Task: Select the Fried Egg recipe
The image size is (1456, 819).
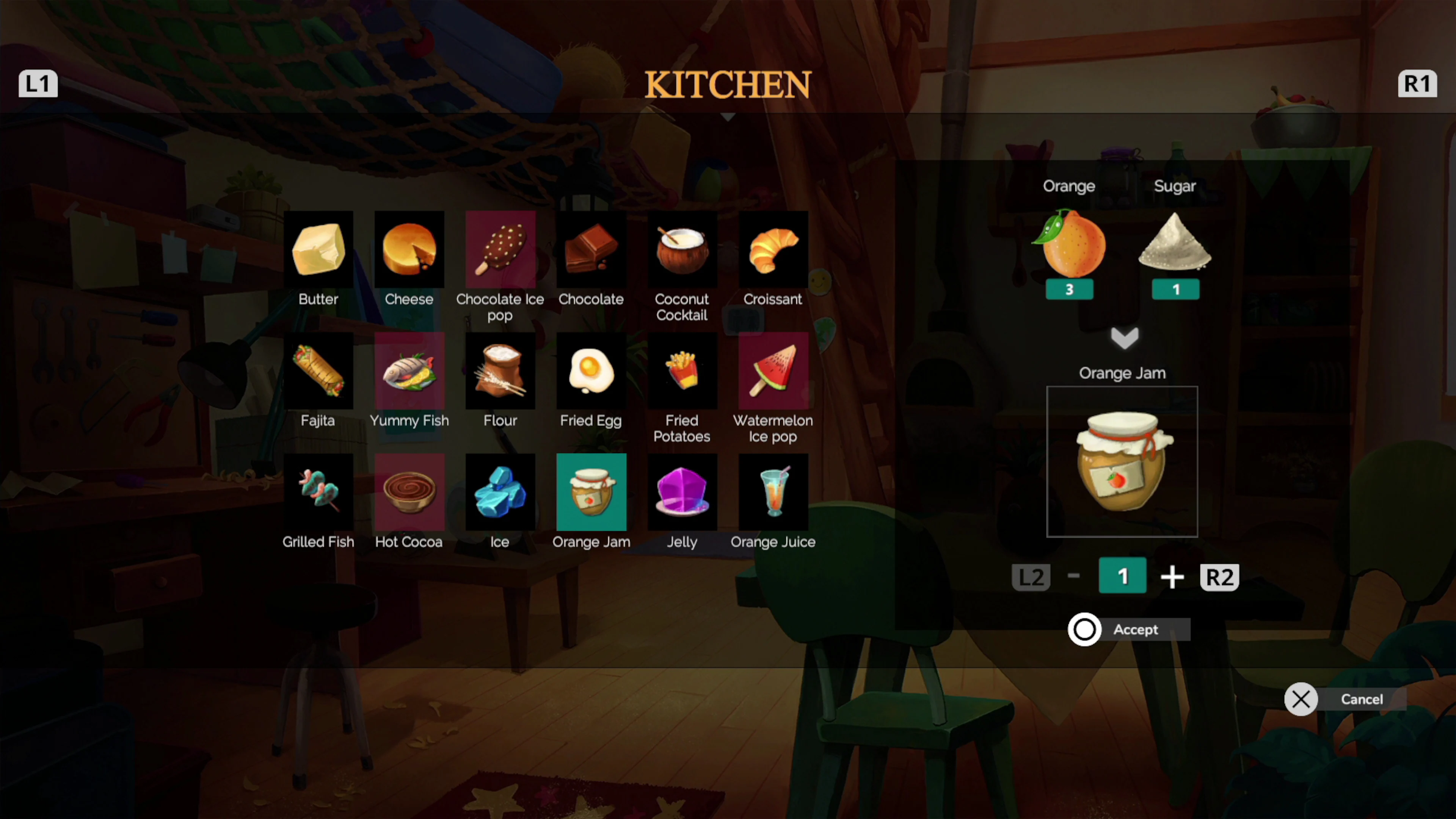Action: pos(591,370)
